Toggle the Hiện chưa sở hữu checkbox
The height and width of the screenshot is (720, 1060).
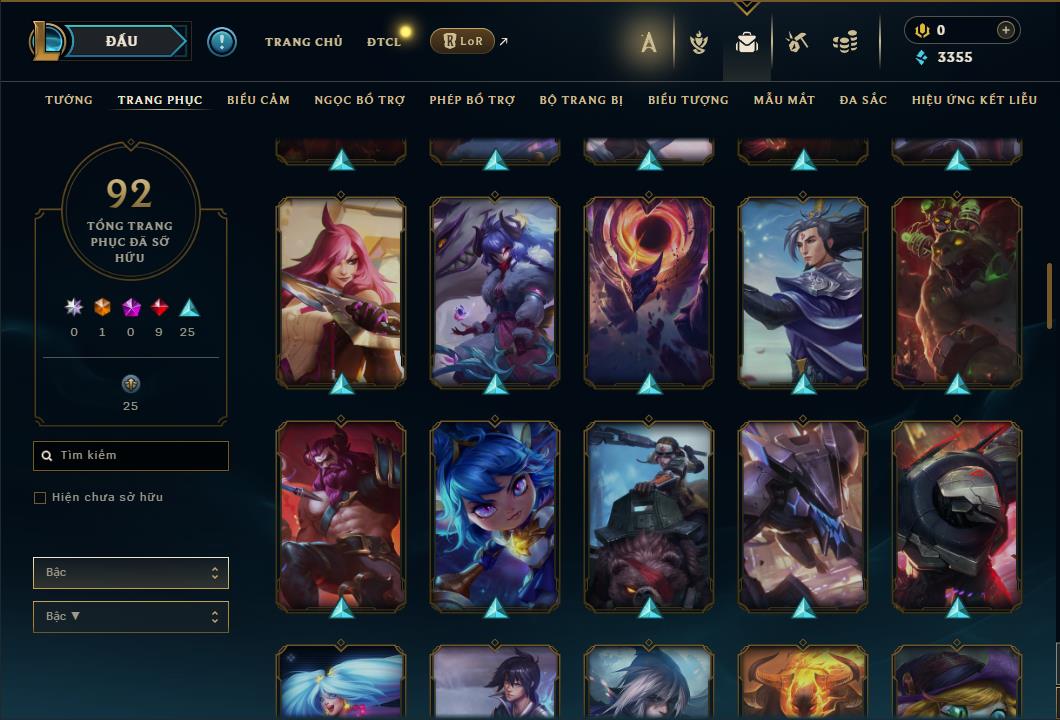coord(40,498)
